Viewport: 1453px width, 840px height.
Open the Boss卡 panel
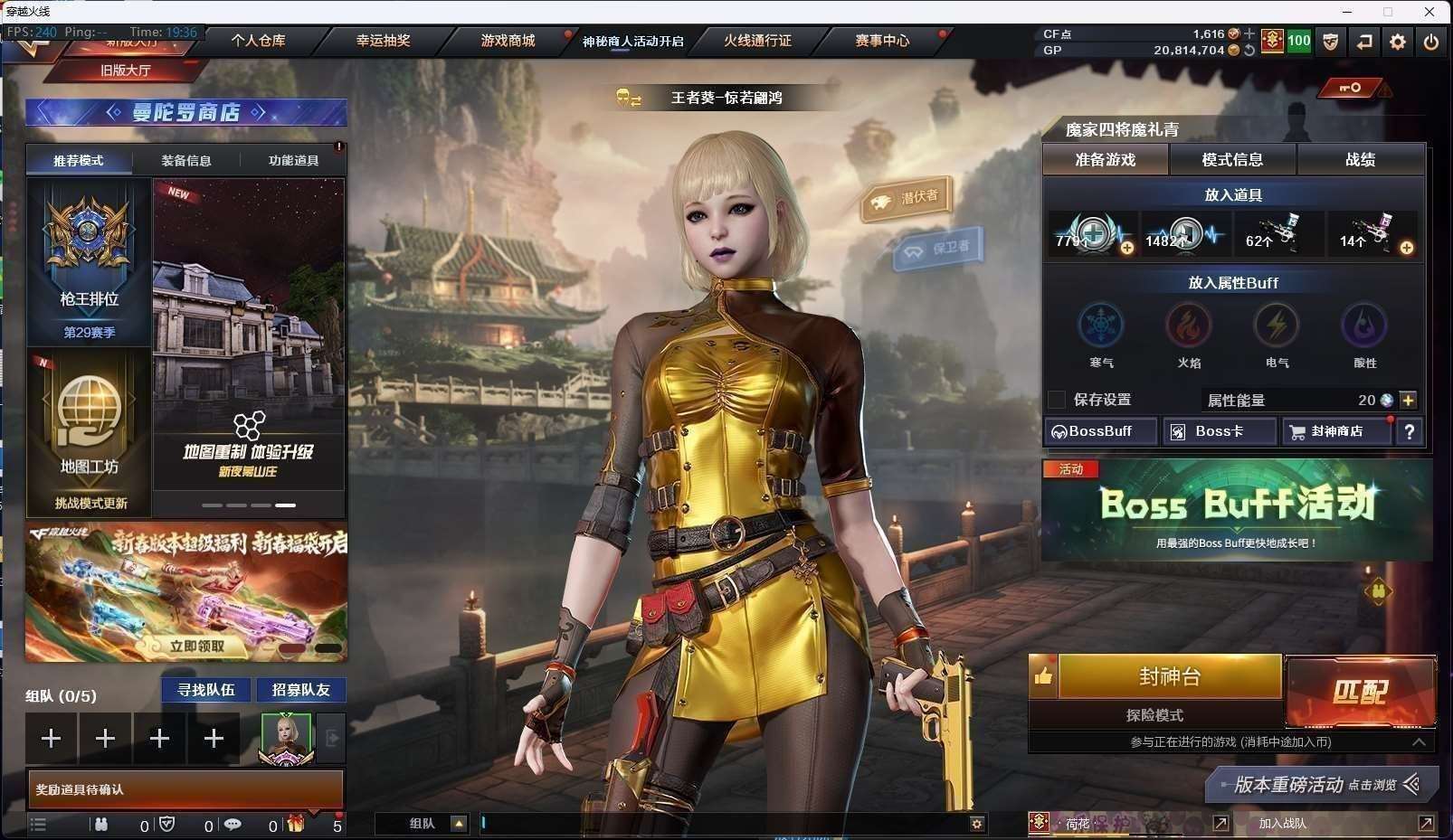tap(1219, 431)
